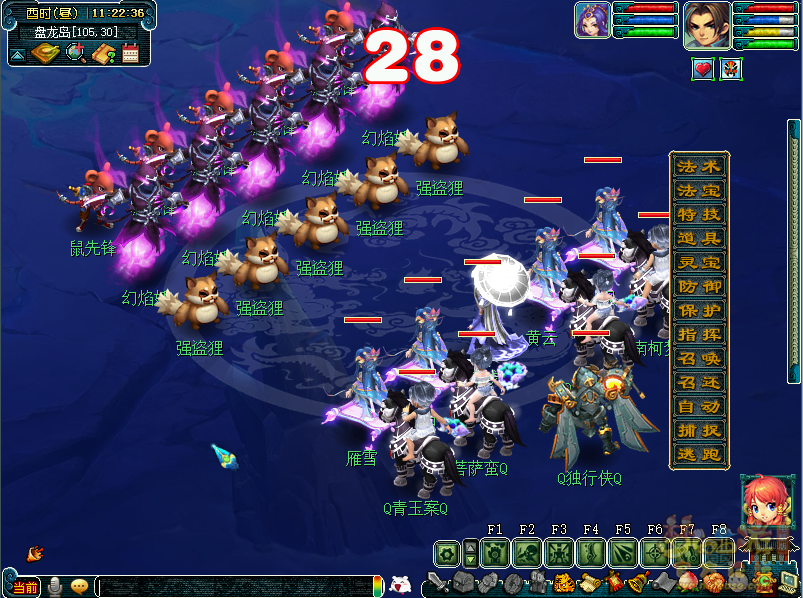Viewport: 803px width, 598px height.
Task: Open the 道具 item command
Action: tap(698, 238)
